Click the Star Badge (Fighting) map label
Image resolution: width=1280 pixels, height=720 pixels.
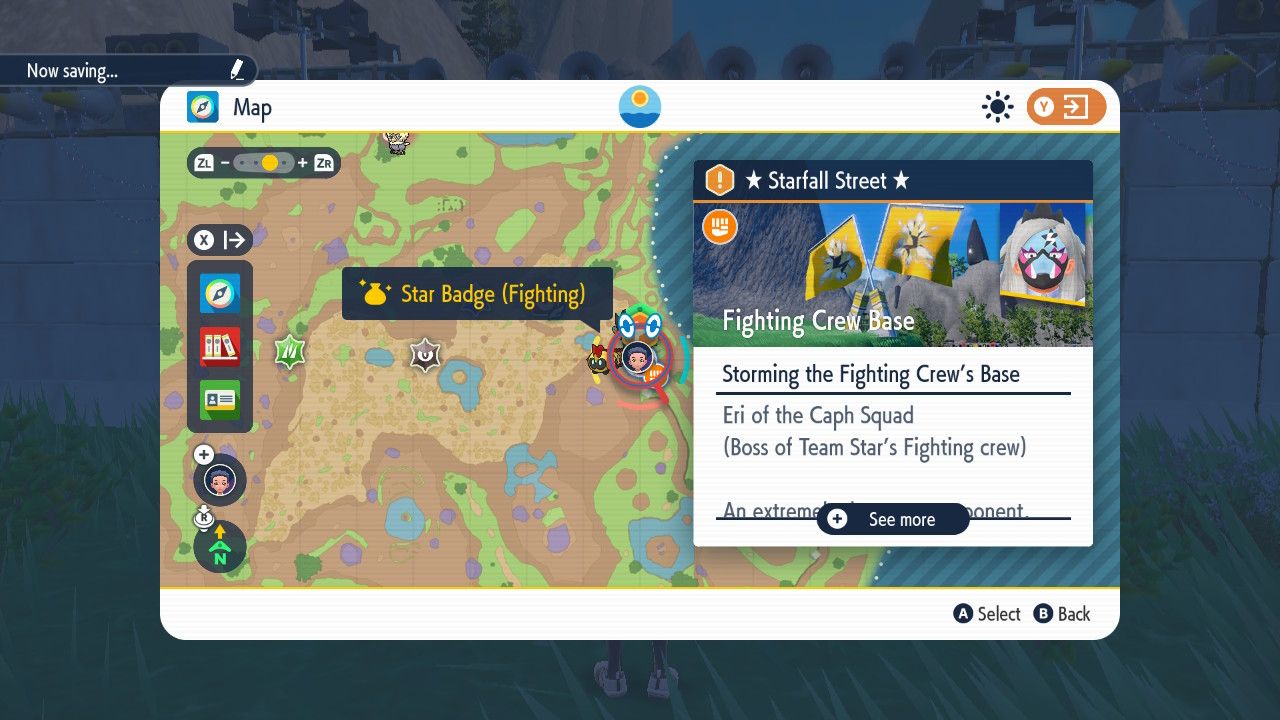click(477, 293)
